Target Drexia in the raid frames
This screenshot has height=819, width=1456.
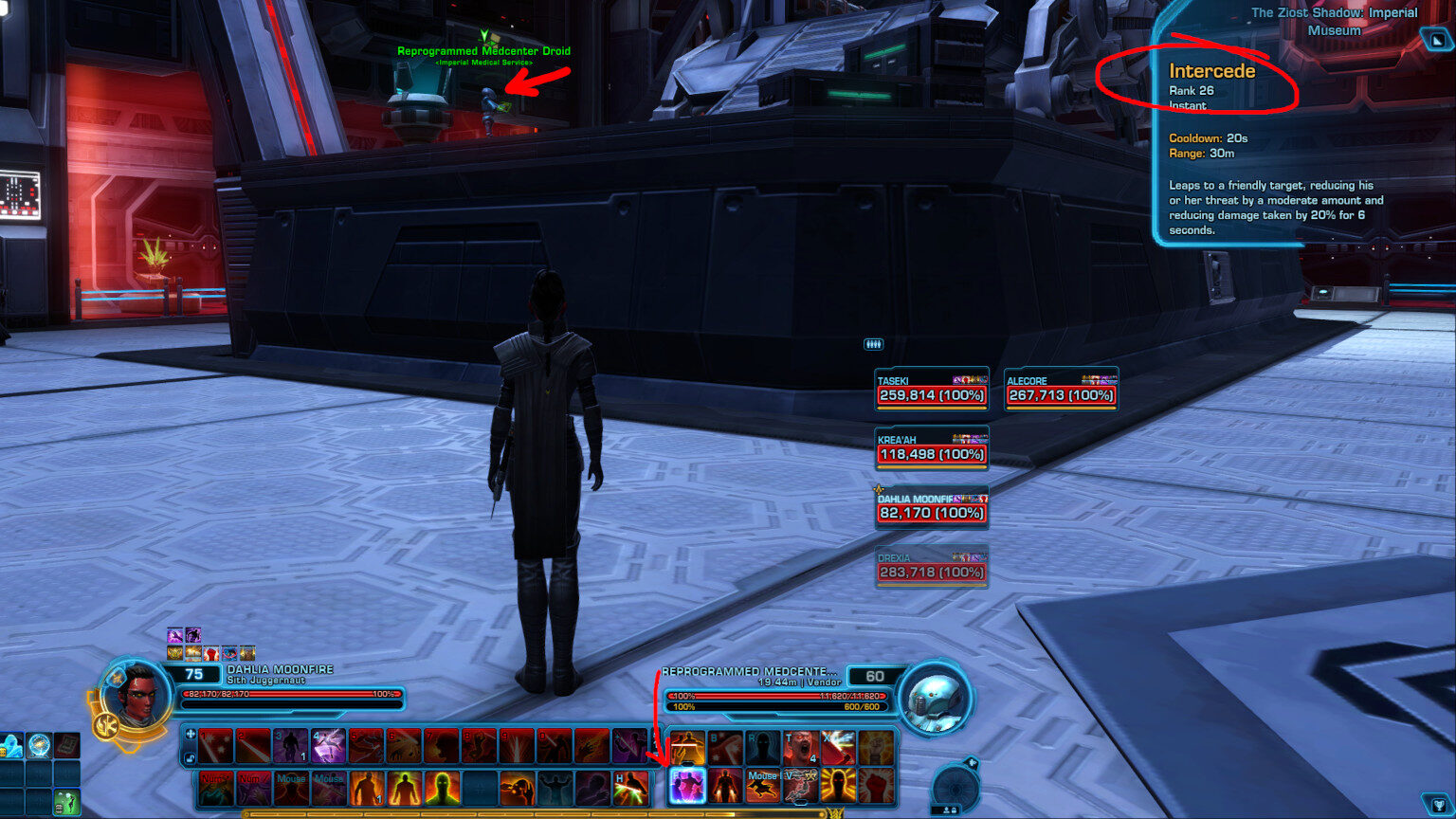[931, 567]
